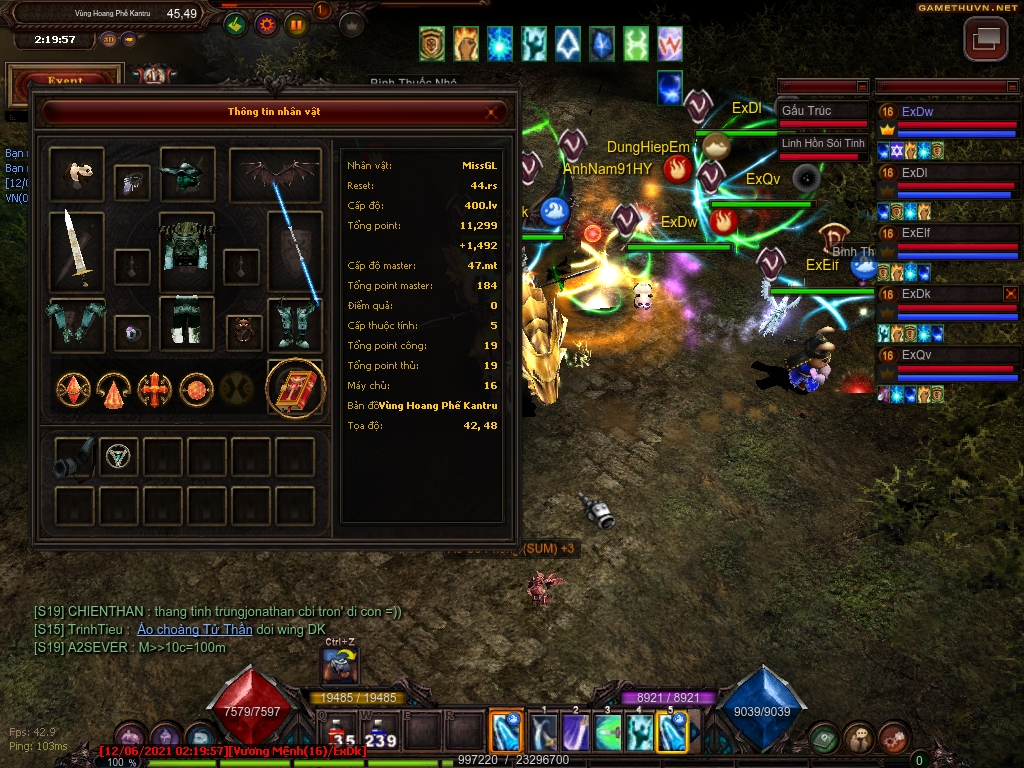Select the dark horn inventory item
1024x768 pixels.
tap(75, 456)
